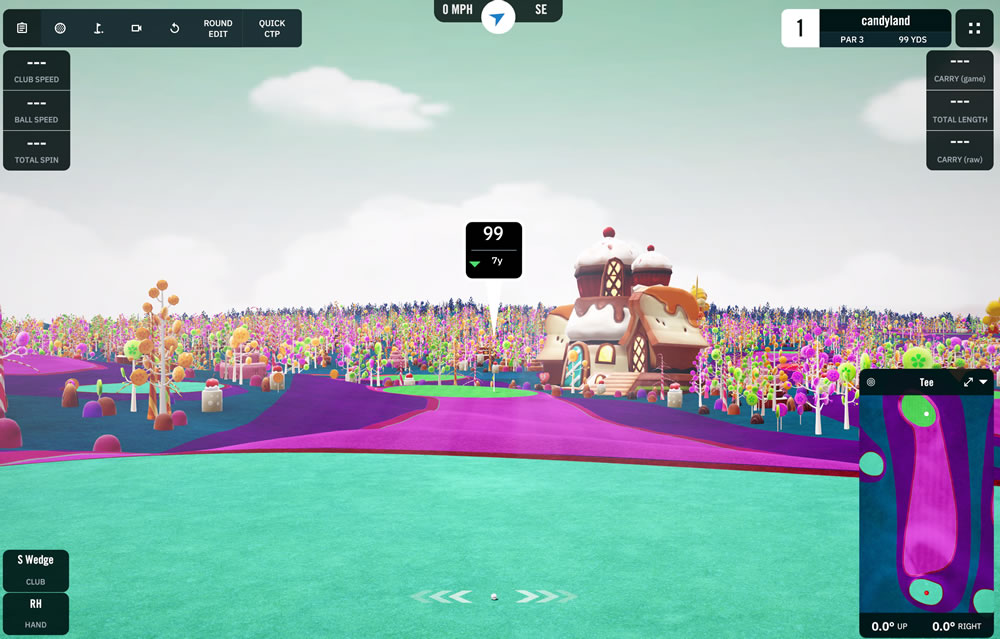The height and width of the screenshot is (639, 1000).
Task: Click the minimap's target icon
Action: click(x=871, y=382)
